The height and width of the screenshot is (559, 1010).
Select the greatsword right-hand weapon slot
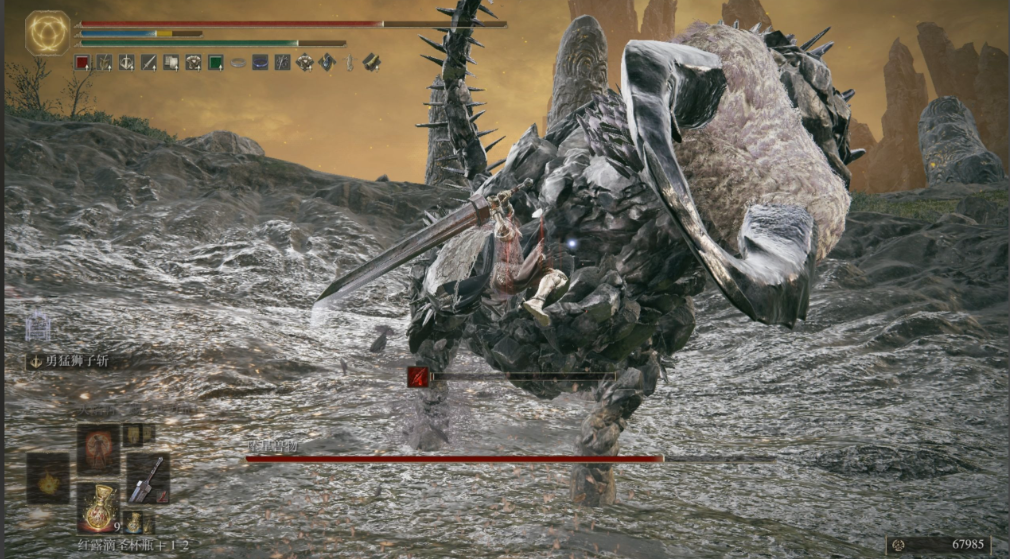pos(147,478)
